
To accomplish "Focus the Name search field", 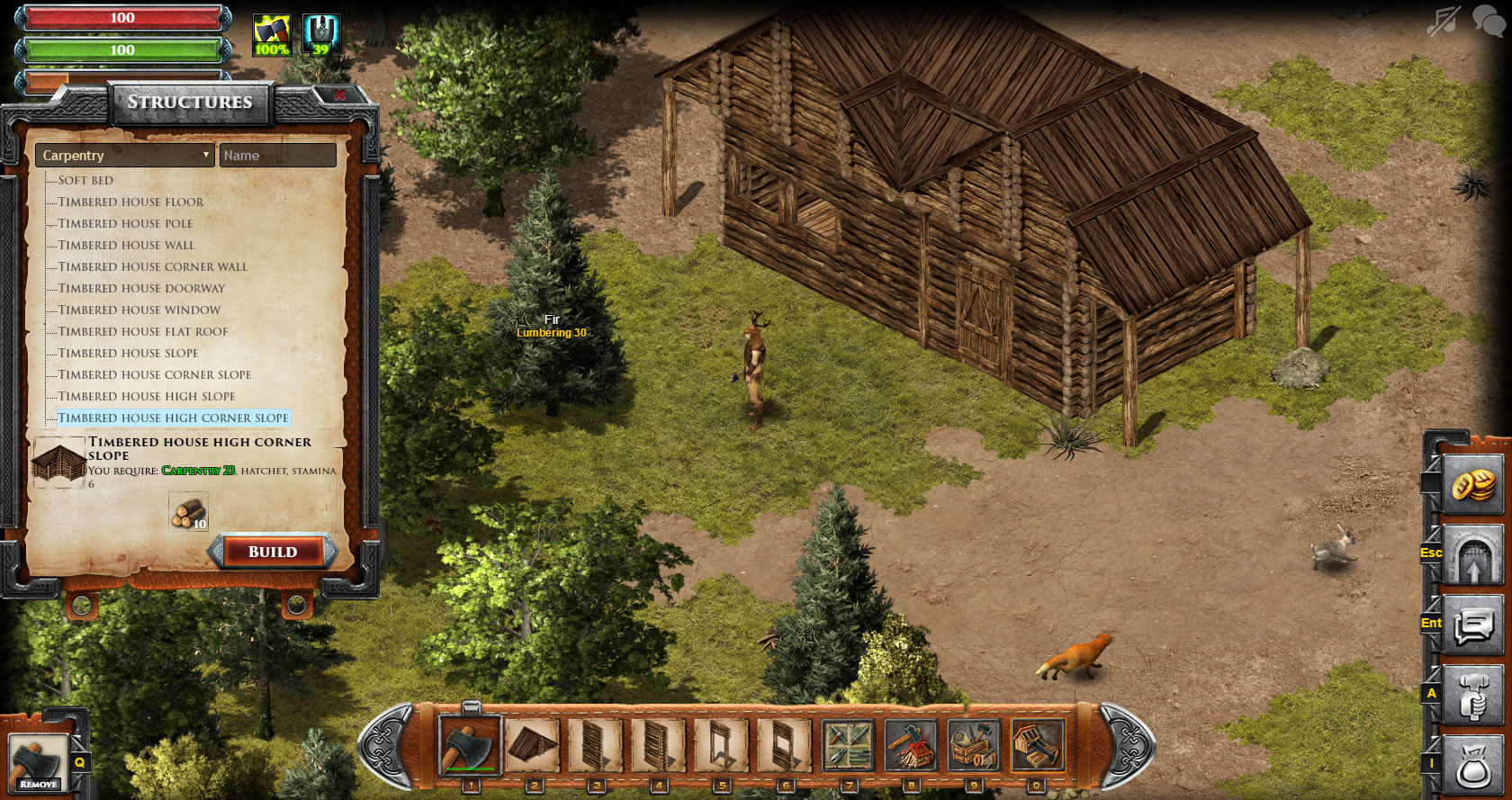I will tap(277, 156).
